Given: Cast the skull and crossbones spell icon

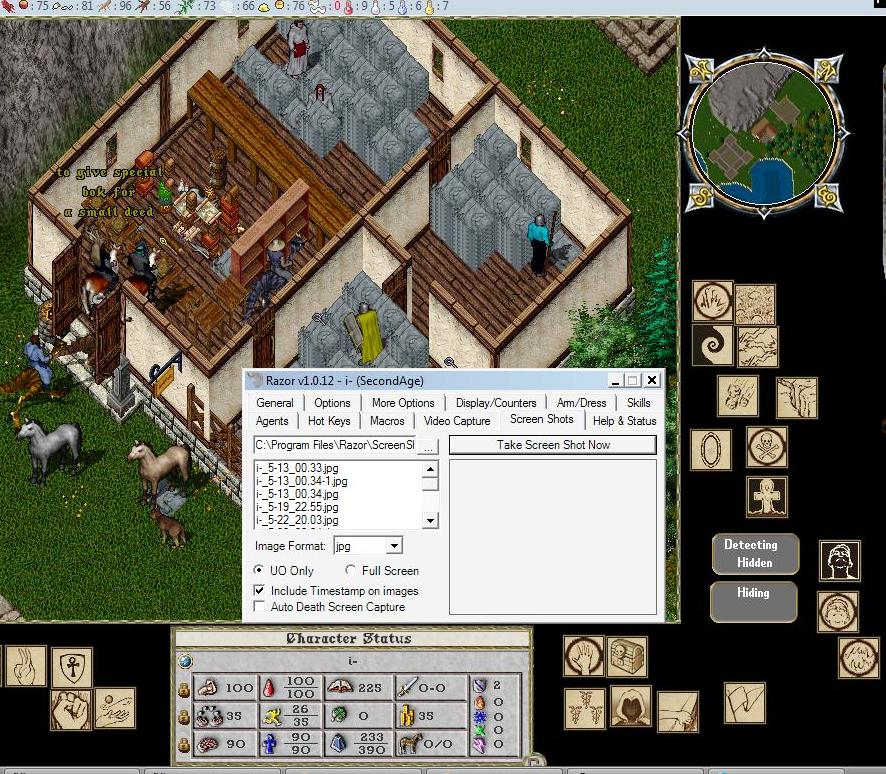Looking at the screenshot, I should (767, 447).
